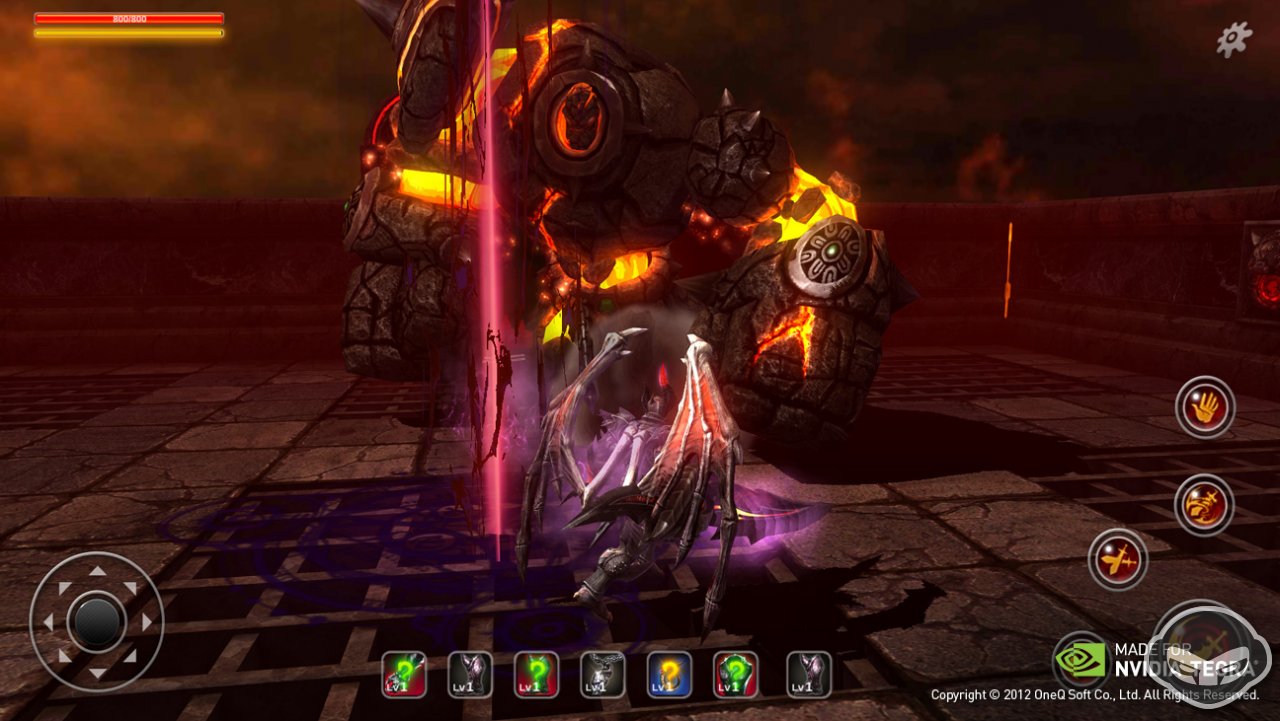Trigger the dashing sword strike skill
This screenshot has width=1280, height=721.
tap(1117, 559)
